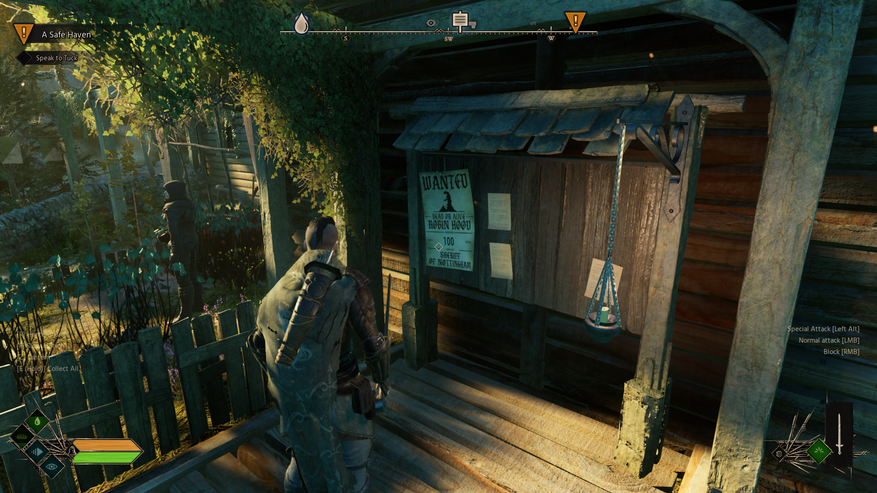Select the notice board marker on compass
877x493 pixels.
click(x=460, y=20)
